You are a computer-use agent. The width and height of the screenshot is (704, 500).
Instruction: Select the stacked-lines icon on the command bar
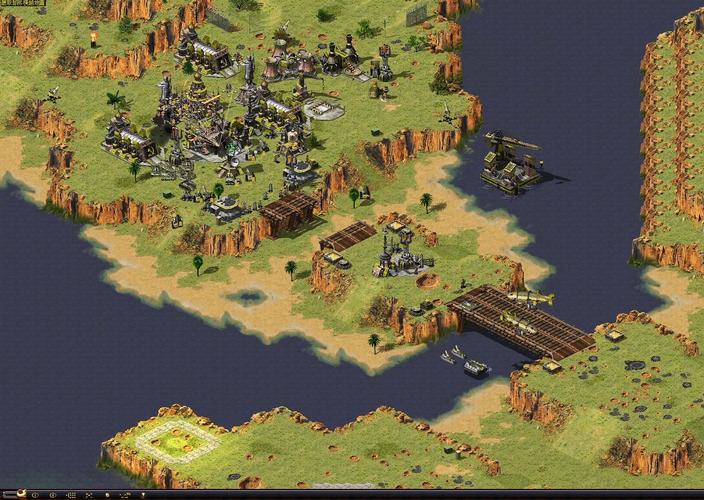[x=71, y=495]
